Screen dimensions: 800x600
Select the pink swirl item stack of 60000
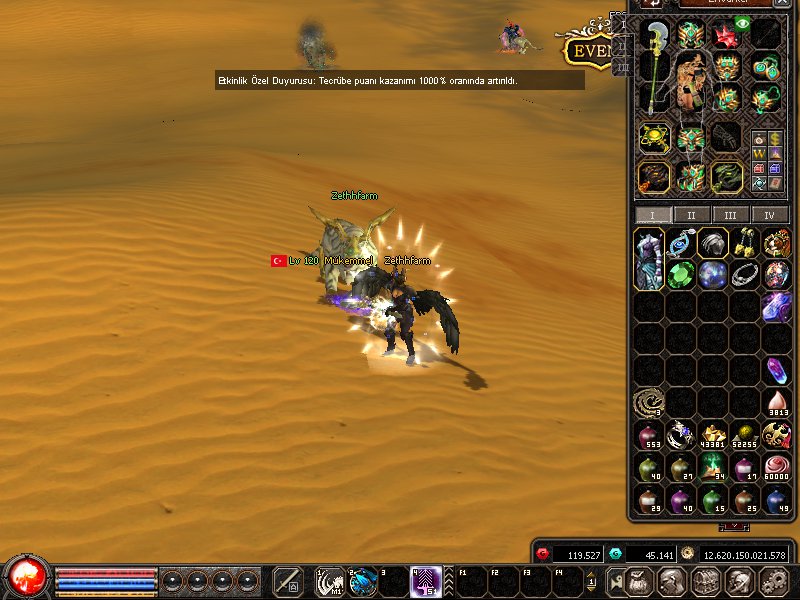(776, 466)
